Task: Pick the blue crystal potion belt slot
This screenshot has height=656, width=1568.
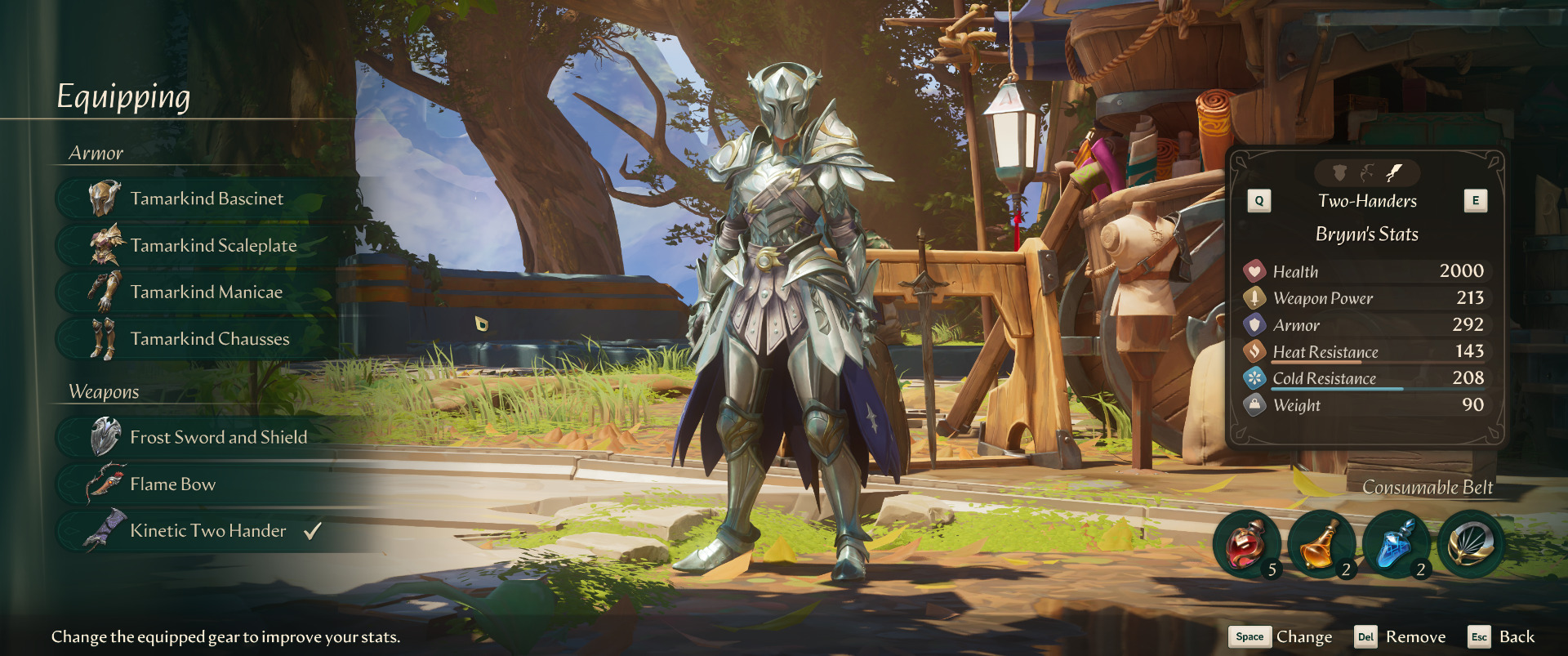Action: click(1396, 545)
